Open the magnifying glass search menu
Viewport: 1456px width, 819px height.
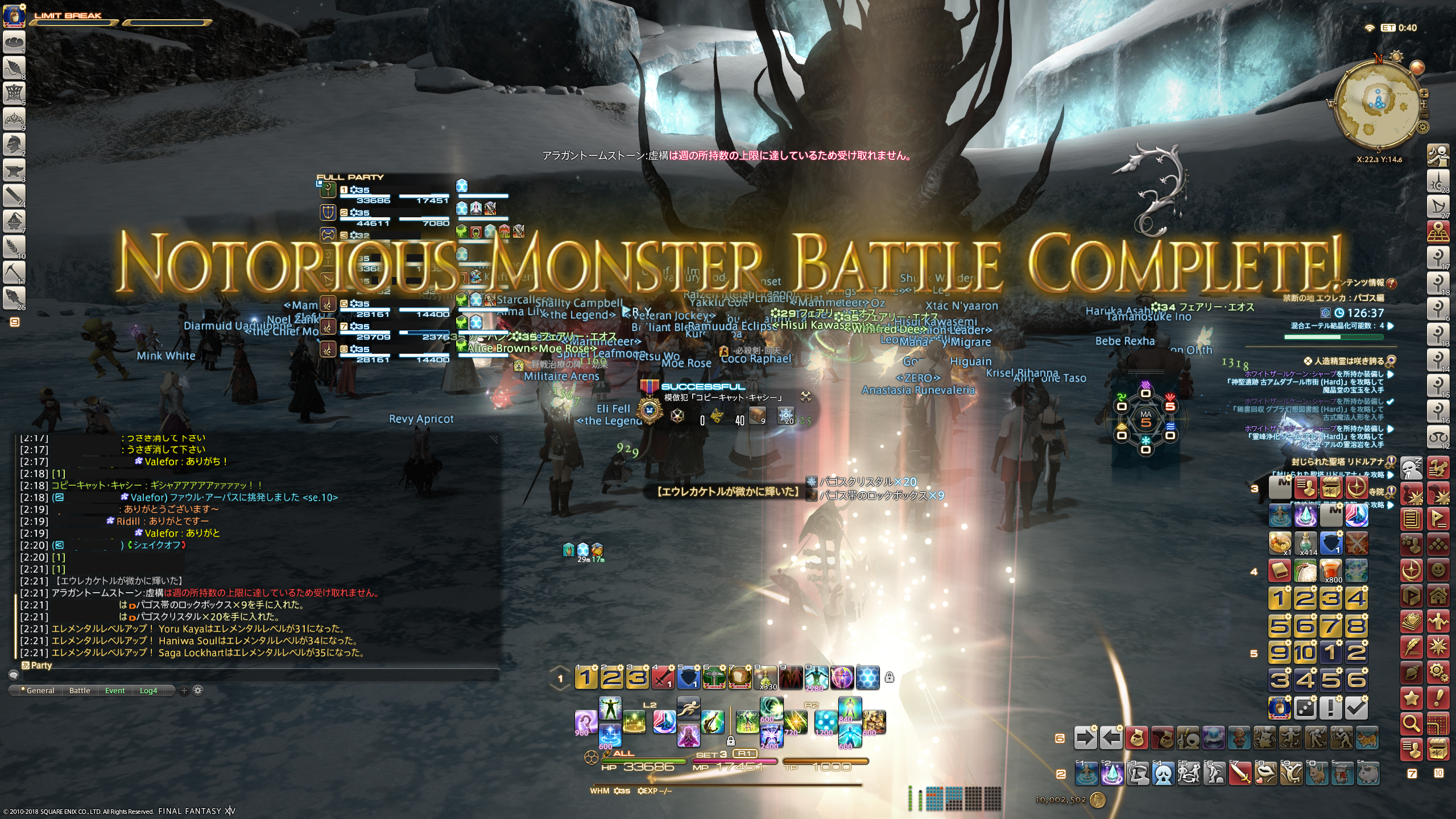click(x=1411, y=723)
